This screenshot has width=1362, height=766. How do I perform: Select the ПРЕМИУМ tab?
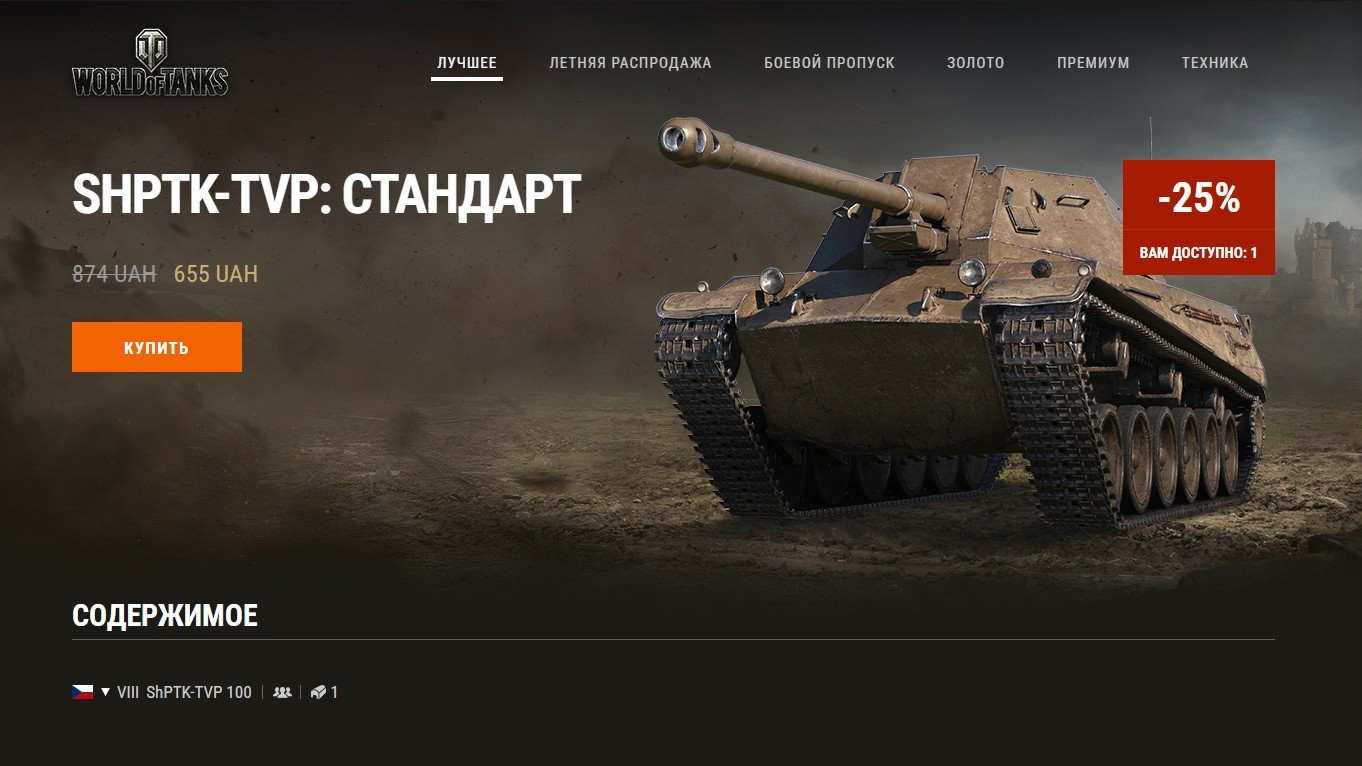1093,62
